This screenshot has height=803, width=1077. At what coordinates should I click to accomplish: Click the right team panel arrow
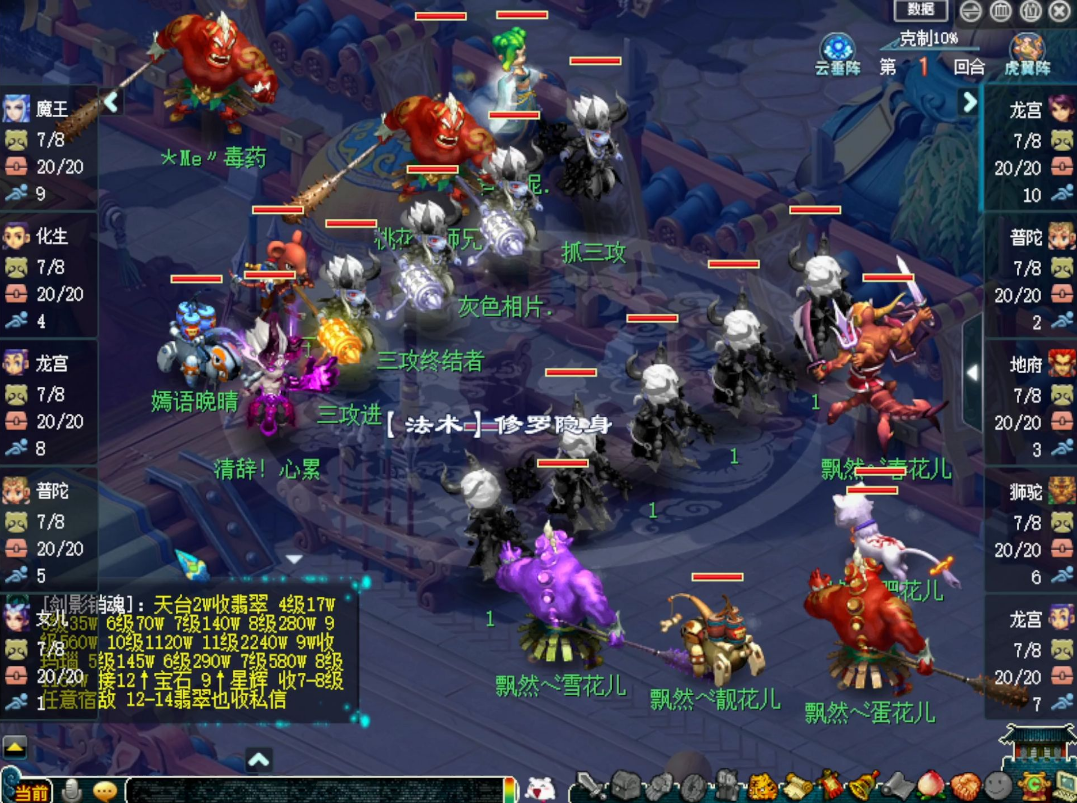968,101
